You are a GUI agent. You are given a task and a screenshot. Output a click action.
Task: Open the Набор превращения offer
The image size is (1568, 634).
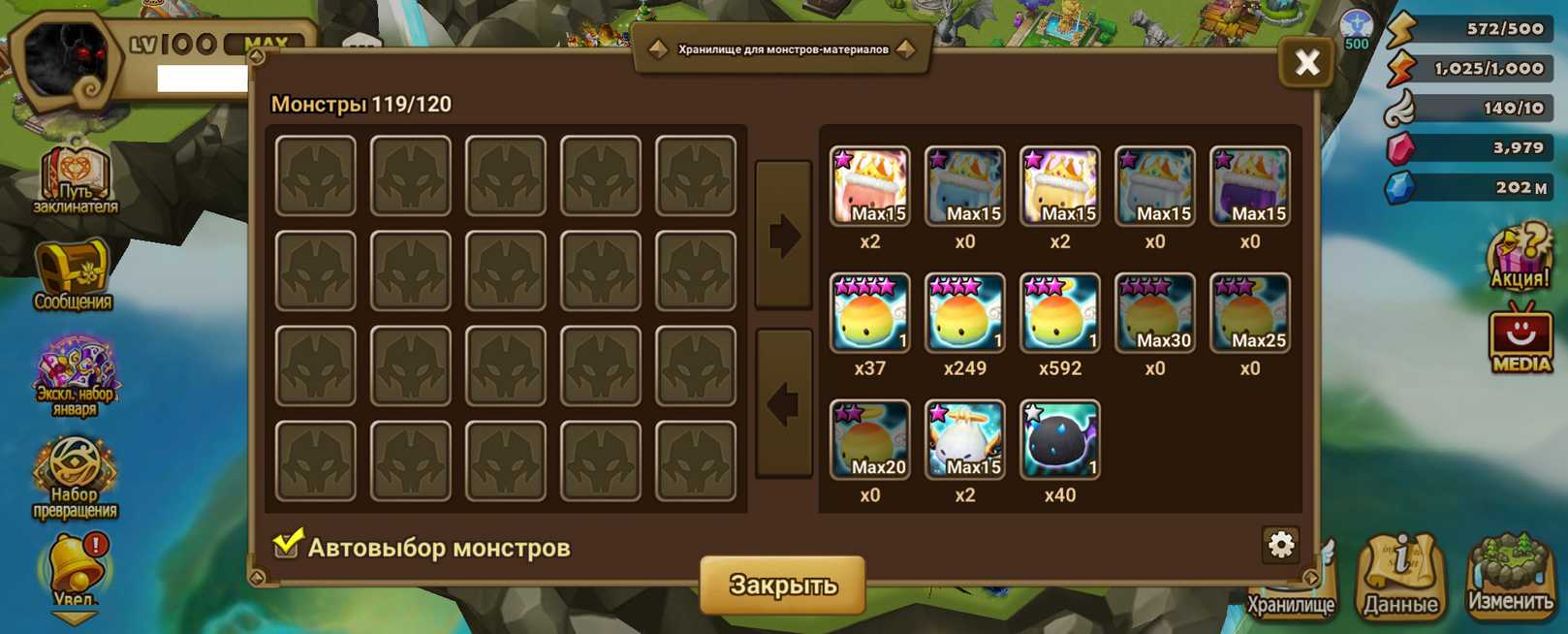click(75, 475)
